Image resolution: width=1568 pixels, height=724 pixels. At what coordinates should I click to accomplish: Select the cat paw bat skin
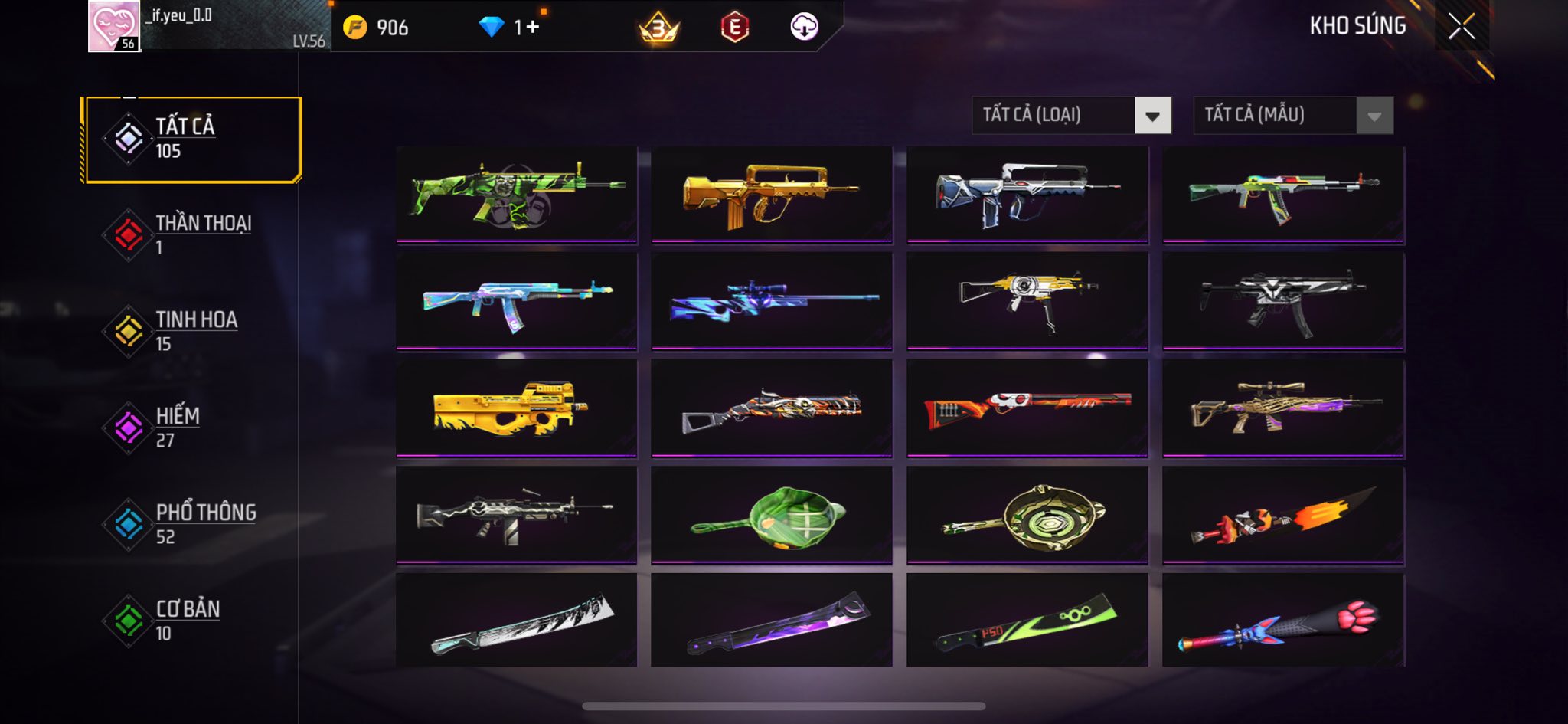point(1283,621)
